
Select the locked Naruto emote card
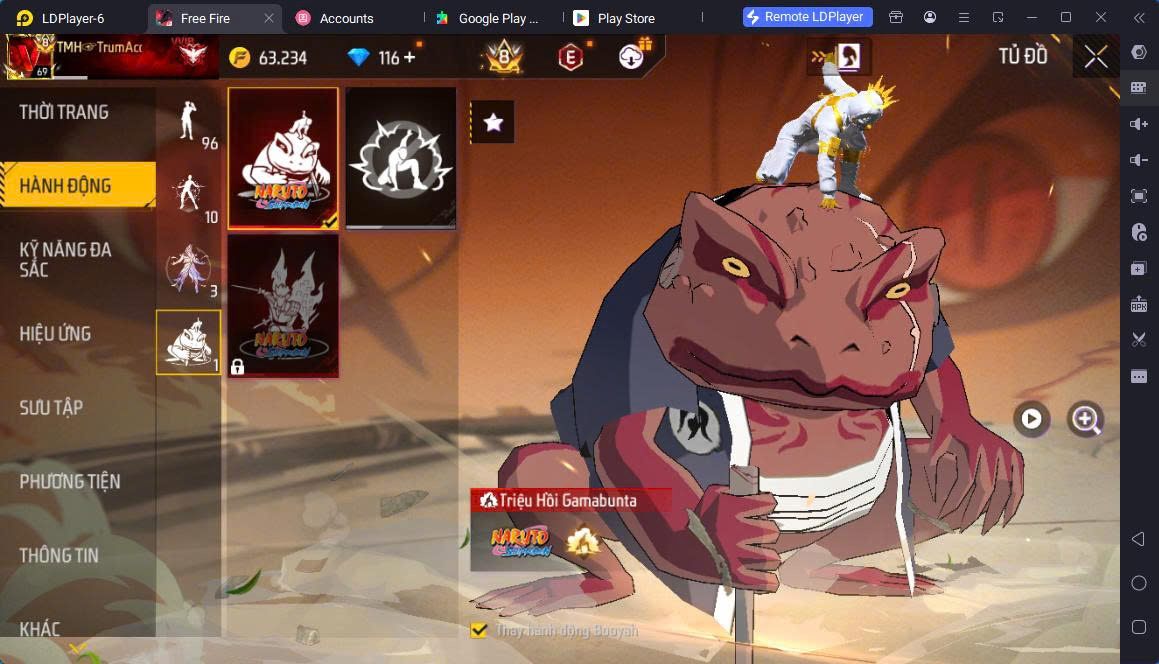[283, 306]
